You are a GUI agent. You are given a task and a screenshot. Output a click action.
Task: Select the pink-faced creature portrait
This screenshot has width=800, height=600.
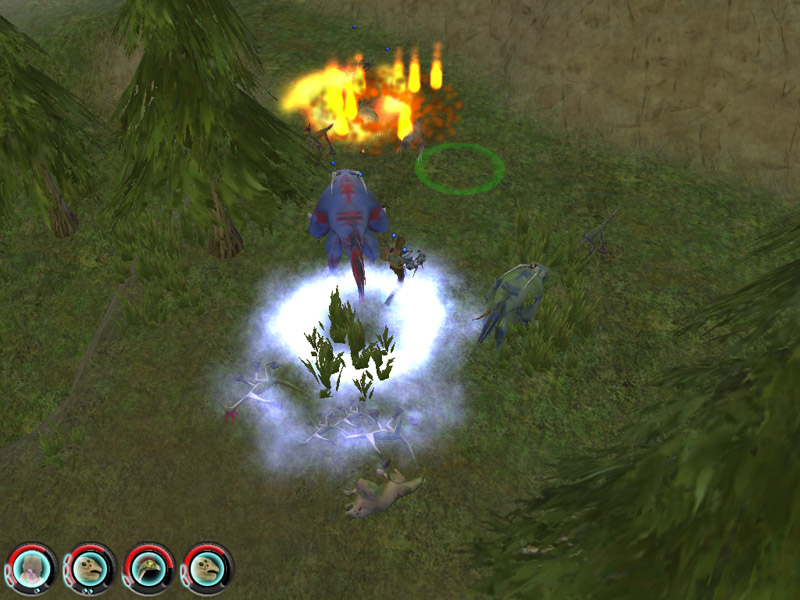tap(32, 568)
